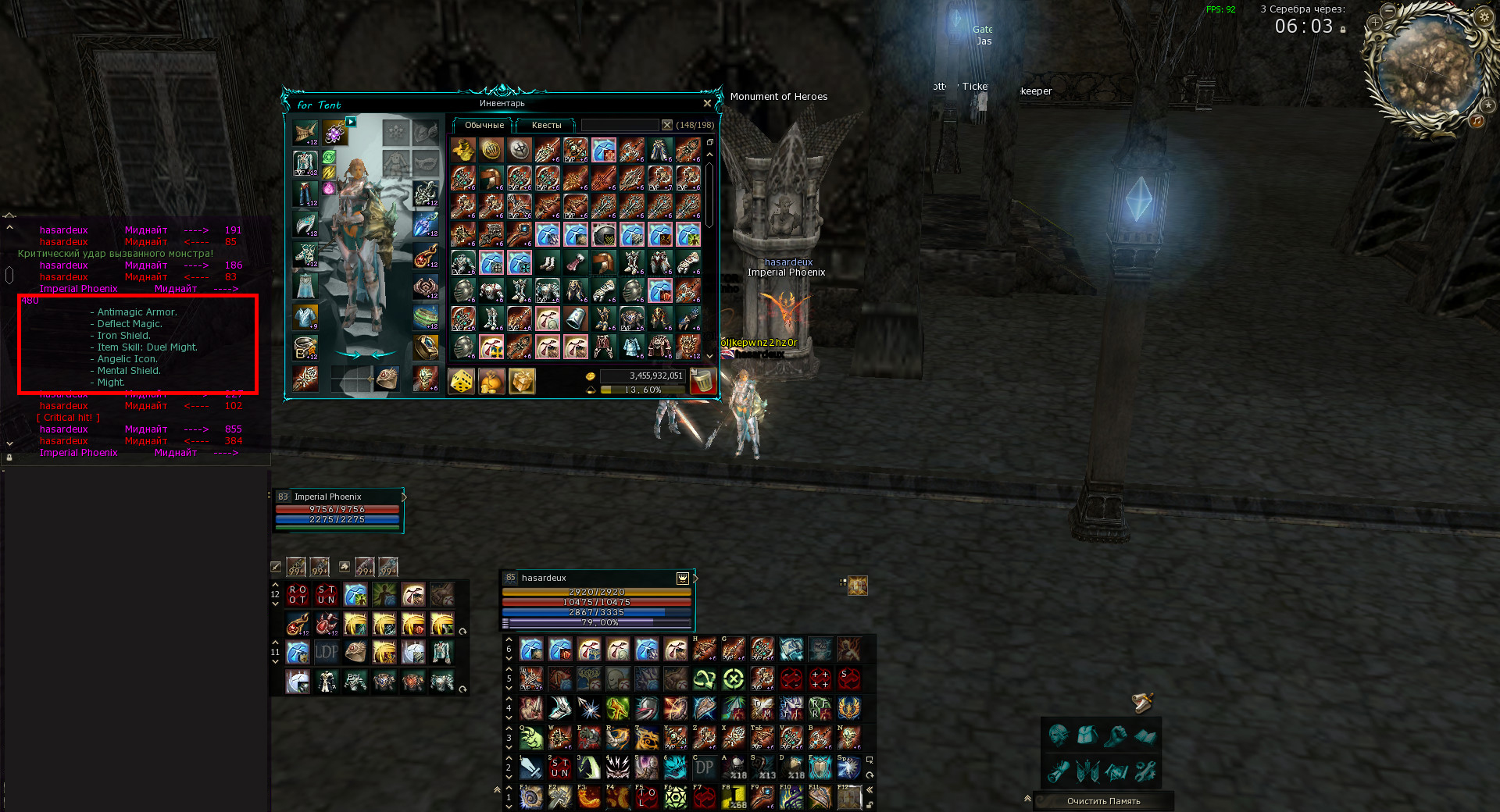Use the F1 hotbar skill slot
This screenshot has width=1500, height=812.
pos(531,797)
